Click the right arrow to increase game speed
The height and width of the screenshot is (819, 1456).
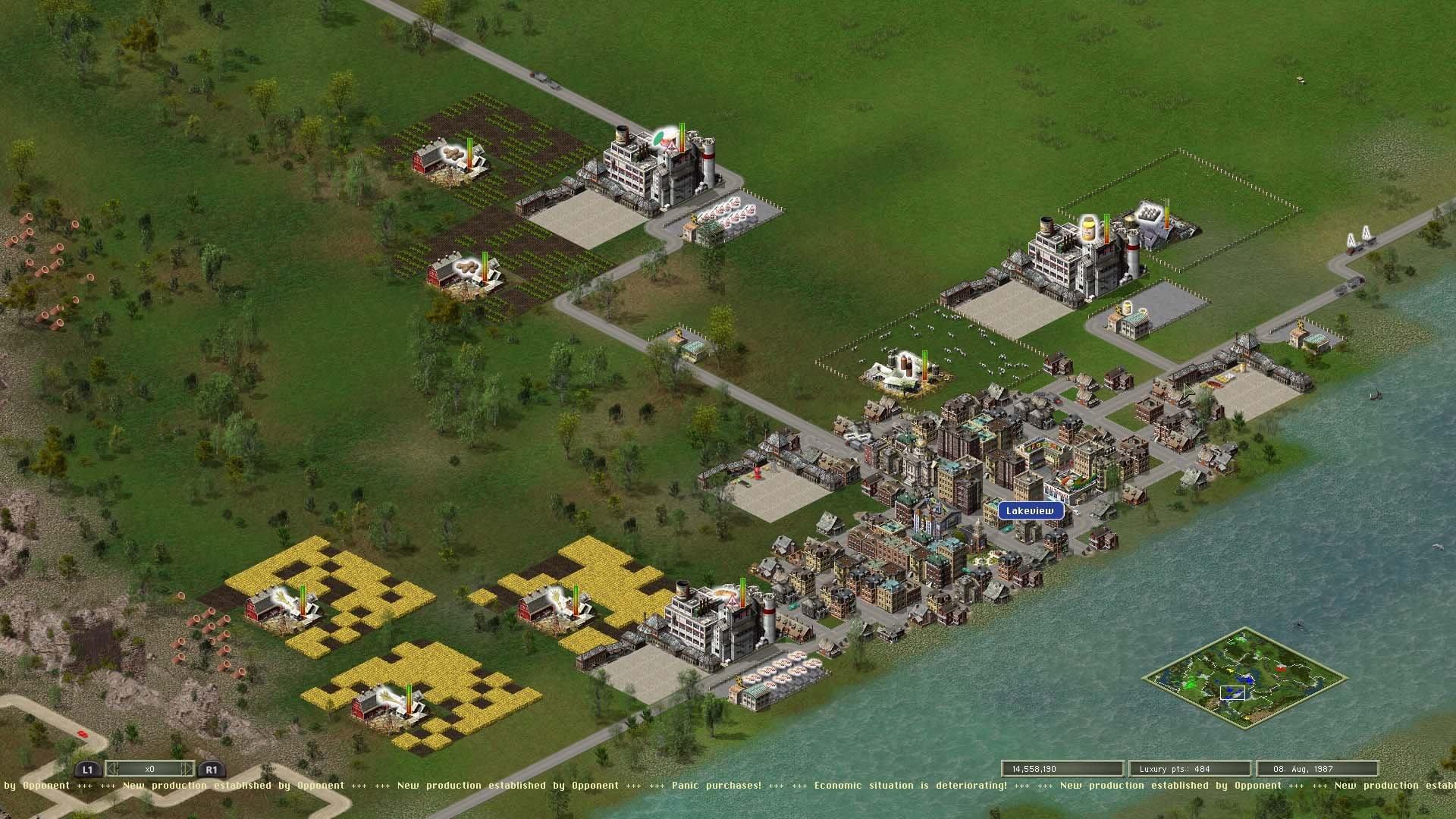(187, 769)
